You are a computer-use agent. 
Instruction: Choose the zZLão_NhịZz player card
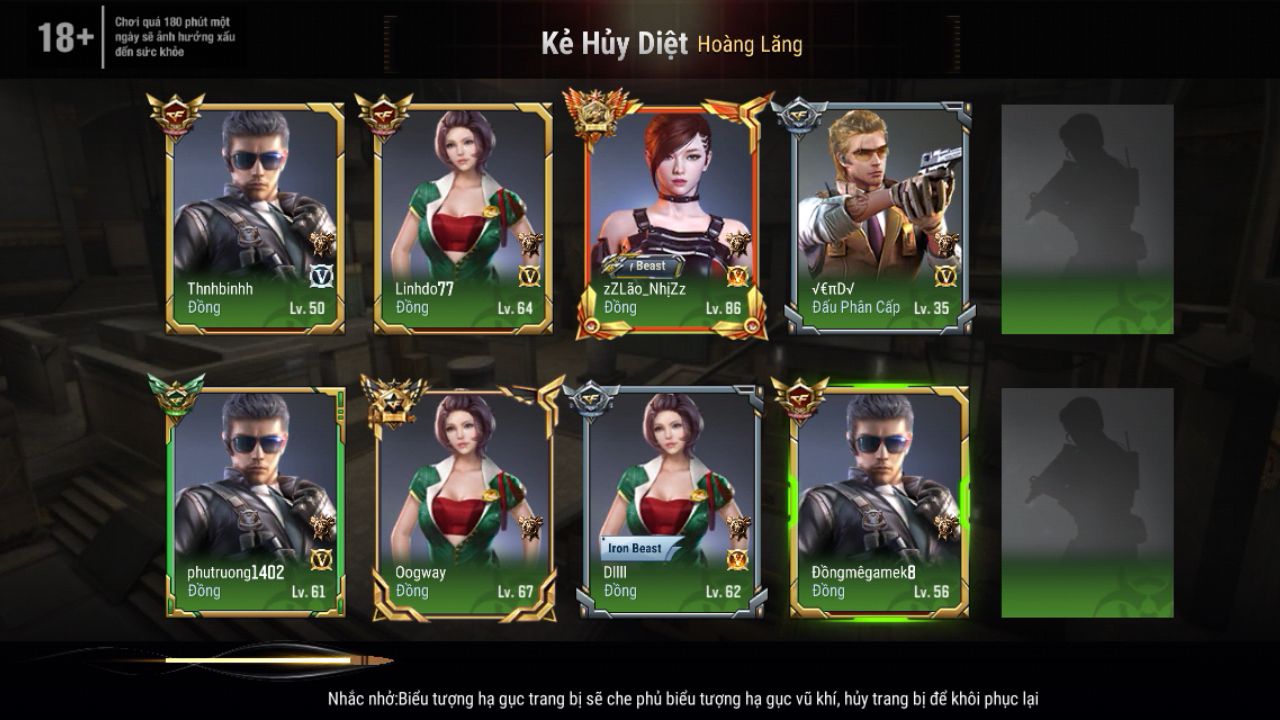tap(671, 218)
